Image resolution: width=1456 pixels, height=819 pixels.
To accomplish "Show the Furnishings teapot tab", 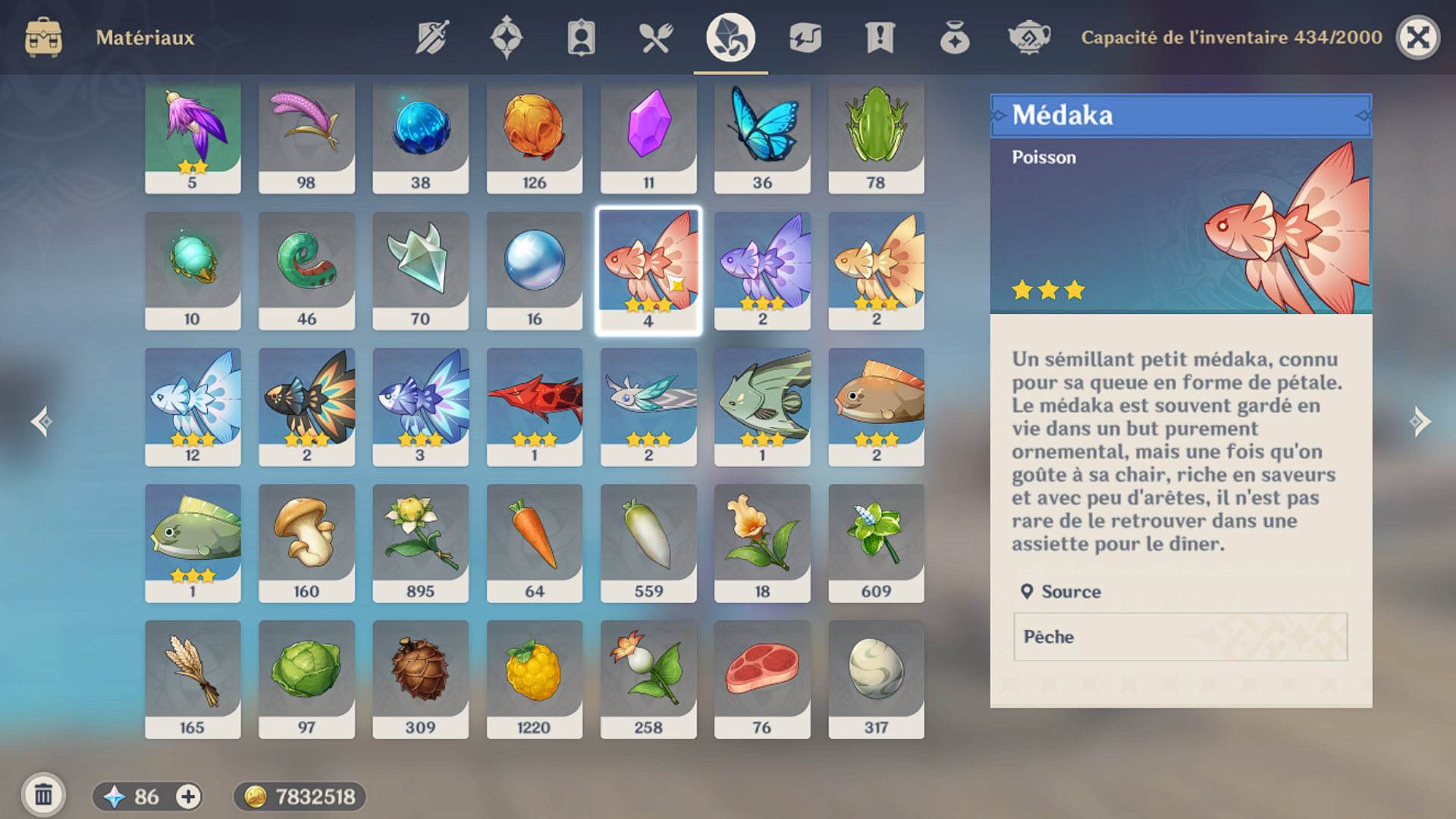I will [x=1028, y=37].
